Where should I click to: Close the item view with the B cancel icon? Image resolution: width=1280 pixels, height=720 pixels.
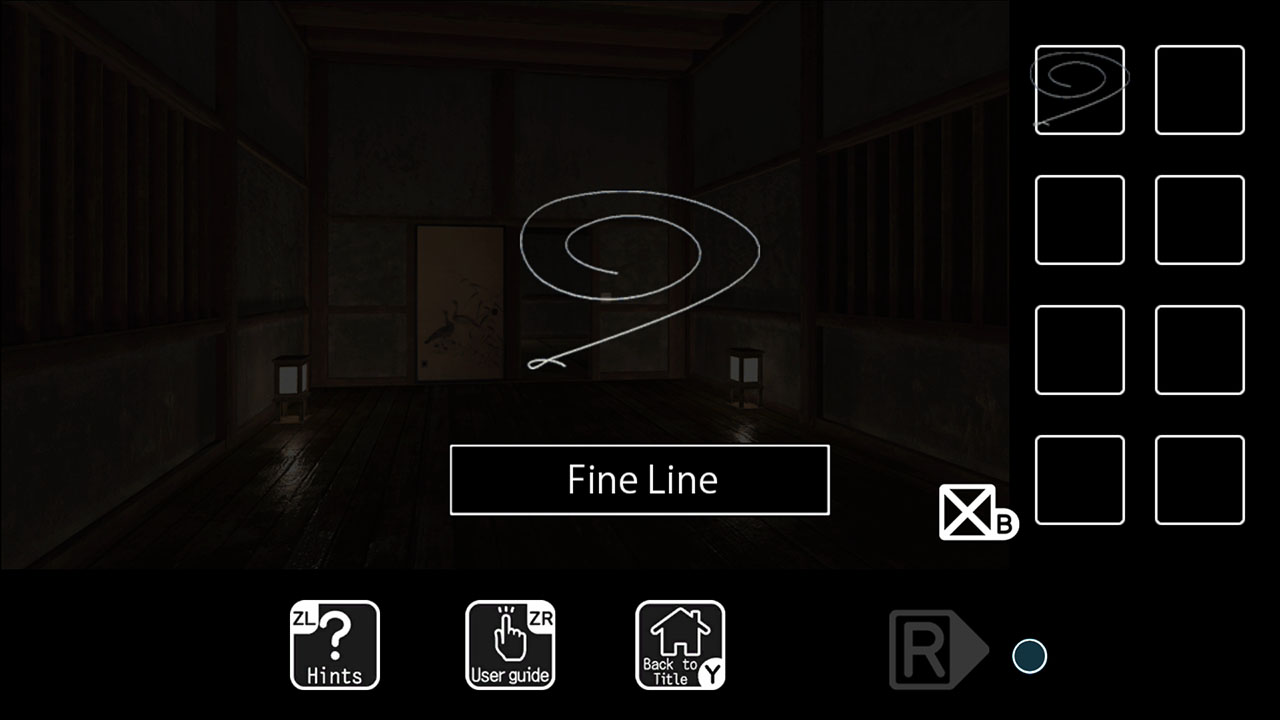(x=968, y=513)
